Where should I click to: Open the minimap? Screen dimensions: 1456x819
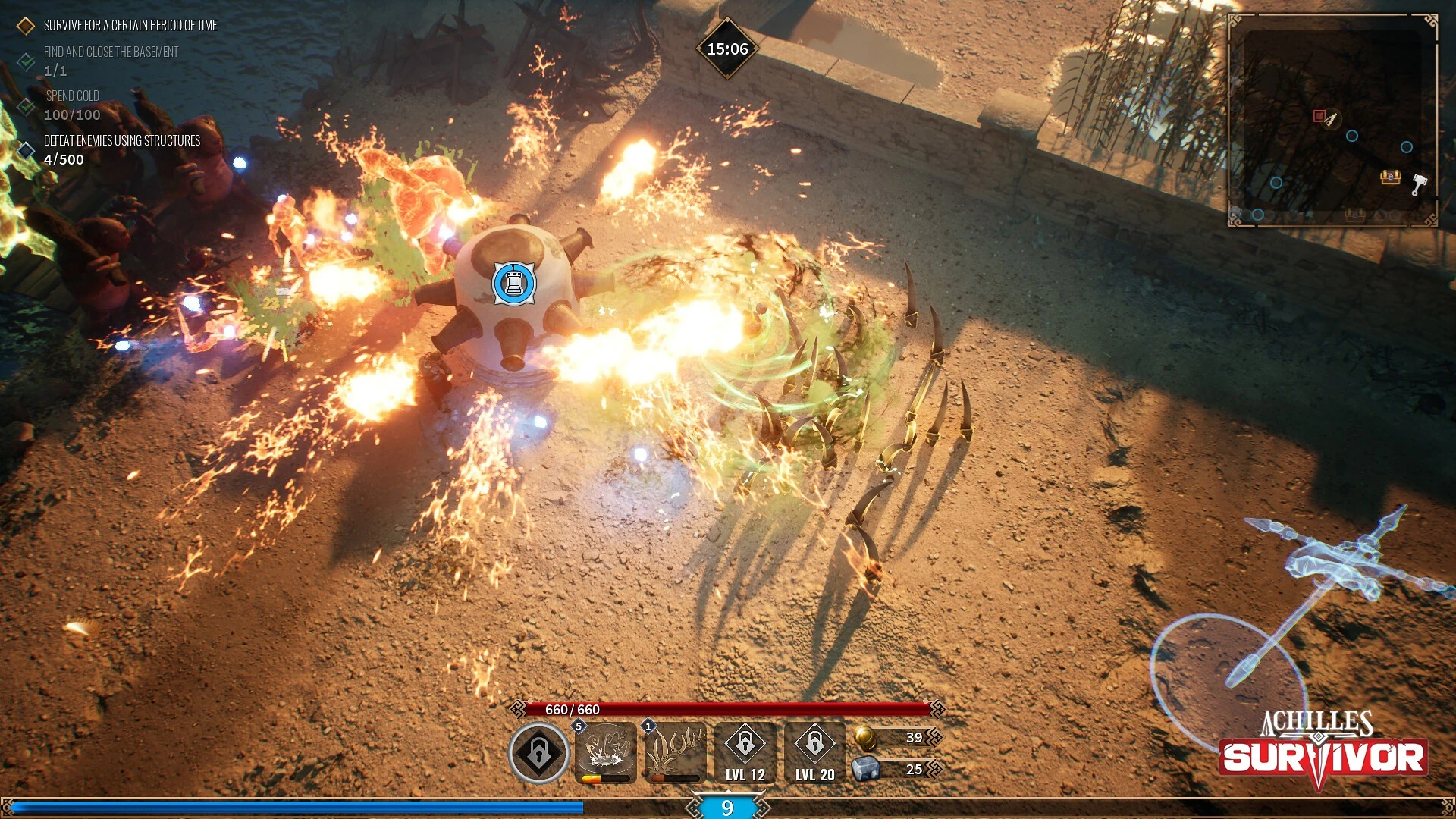(1332, 121)
